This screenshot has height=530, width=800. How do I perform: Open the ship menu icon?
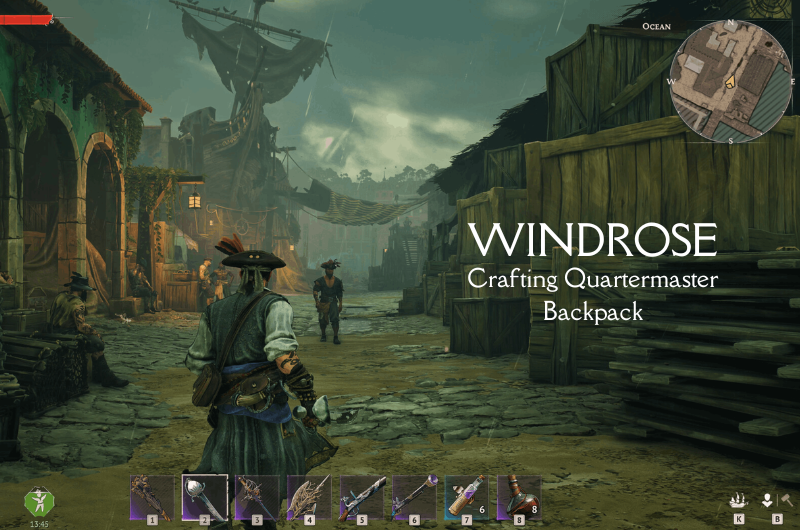point(739,501)
